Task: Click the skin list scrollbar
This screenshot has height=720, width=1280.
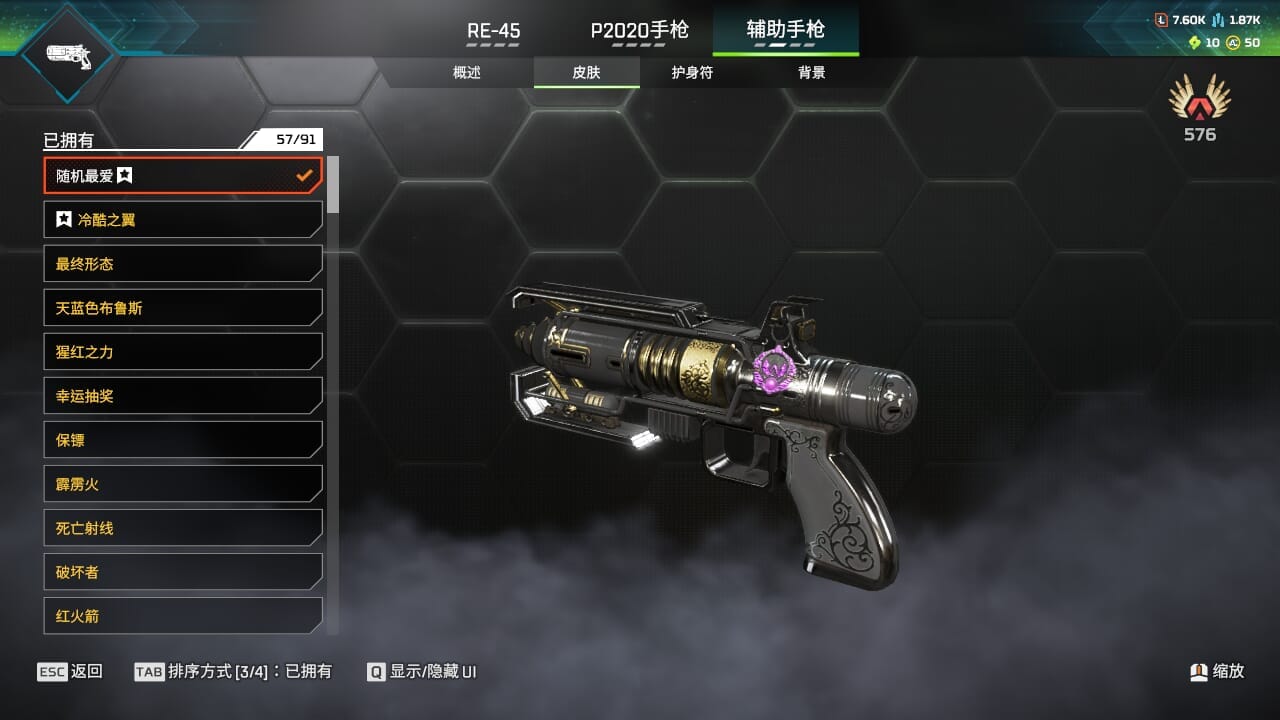Action: pyautogui.click(x=333, y=185)
